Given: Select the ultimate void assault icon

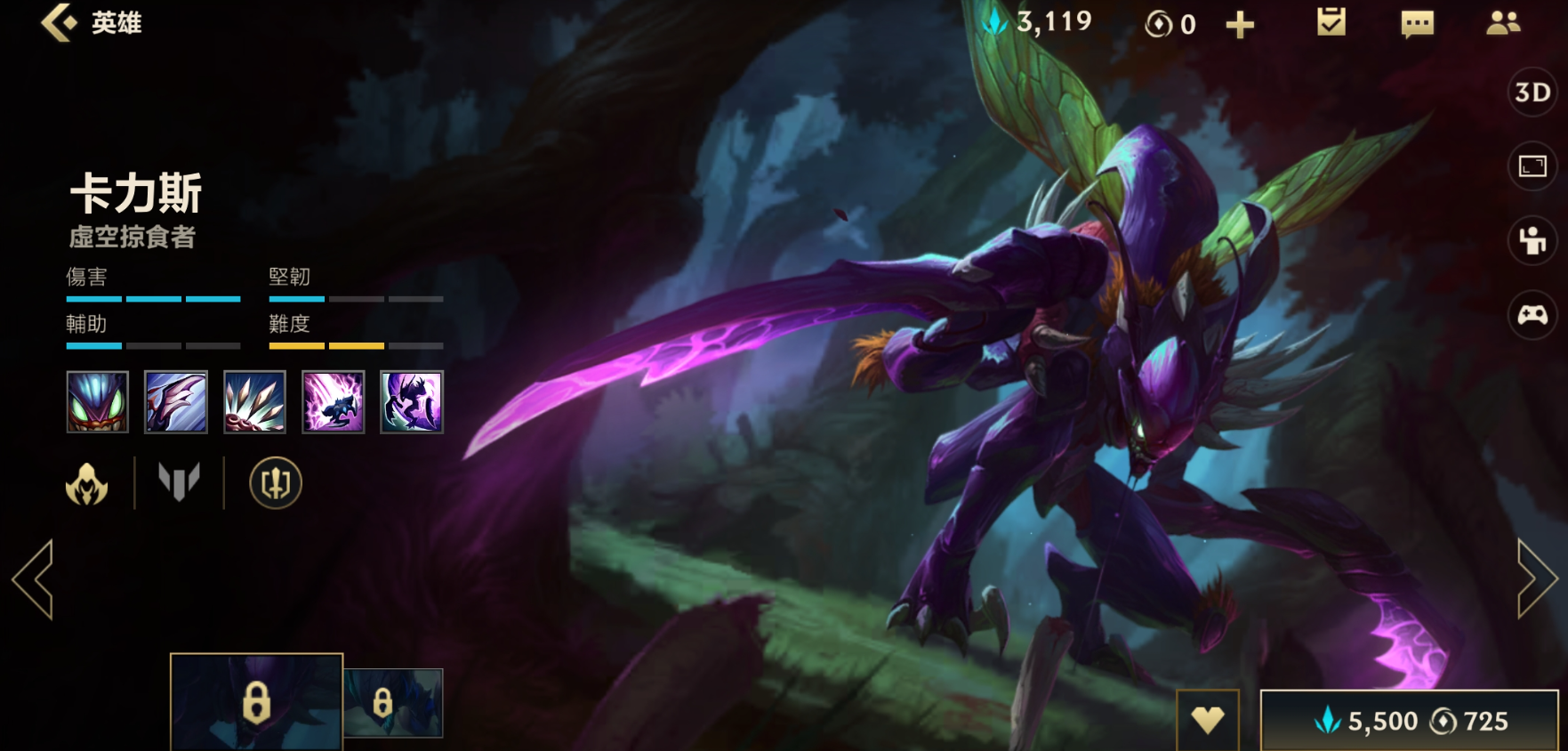Looking at the screenshot, I should (412, 402).
